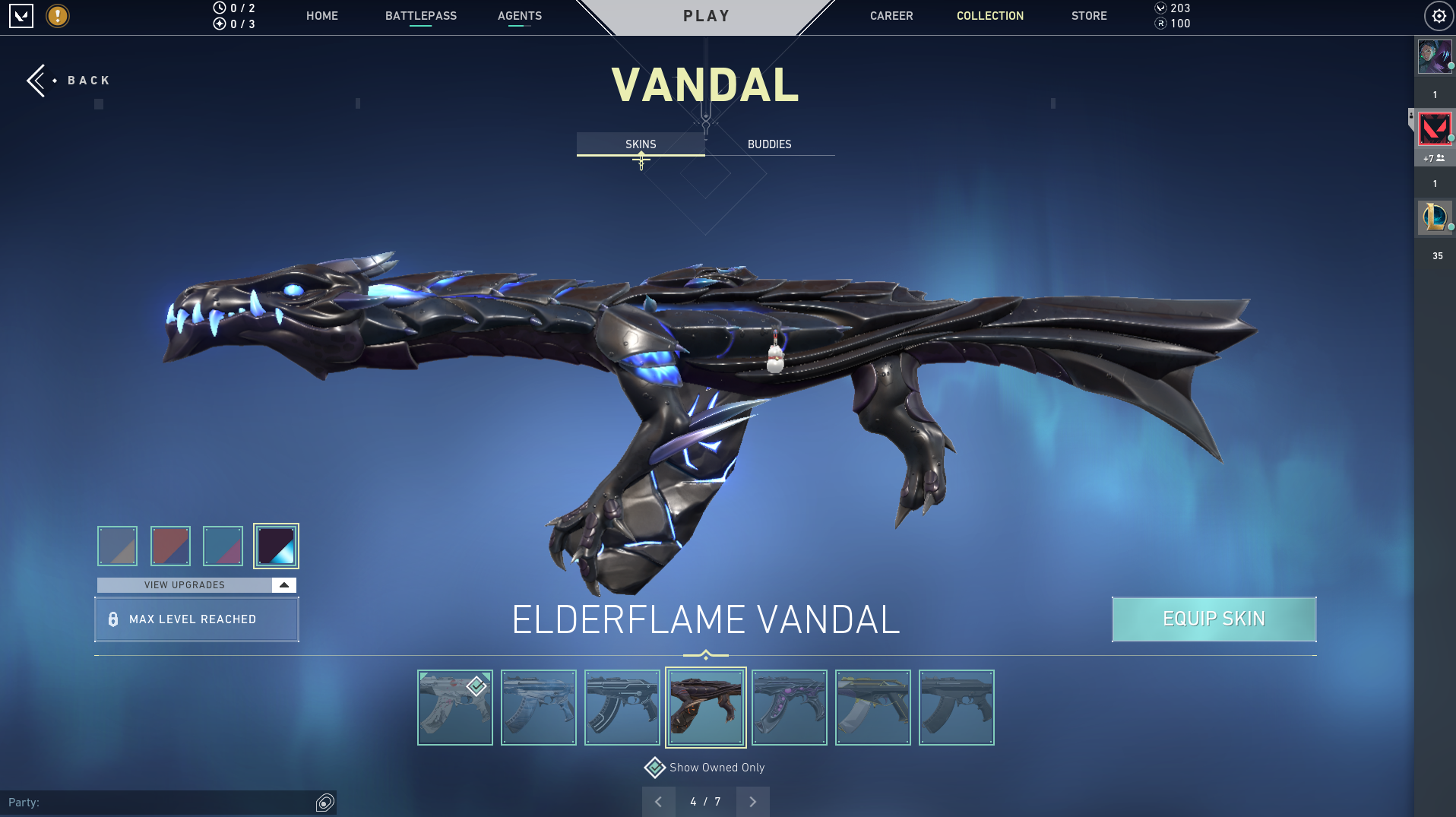1456x817 pixels.
Task: Open the Collection page
Action: (990, 16)
